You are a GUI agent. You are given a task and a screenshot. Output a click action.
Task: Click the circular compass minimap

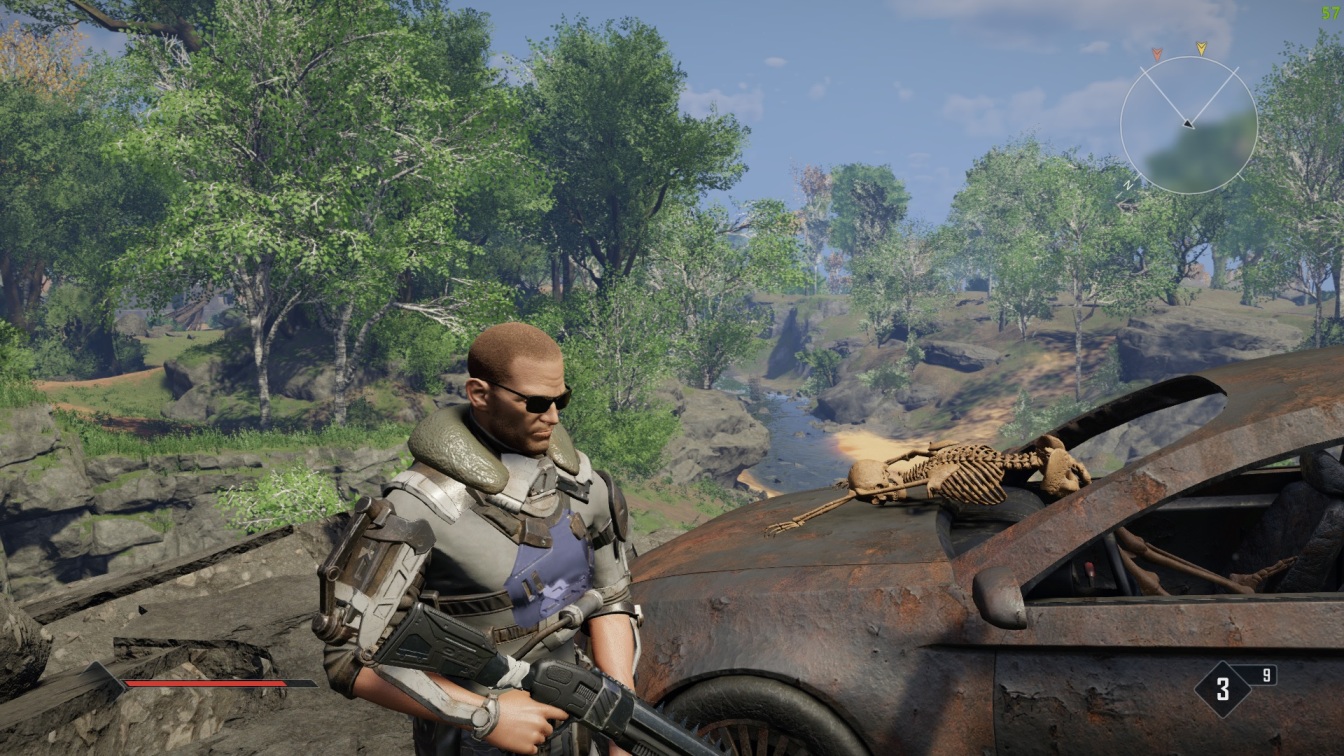point(1188,124)
